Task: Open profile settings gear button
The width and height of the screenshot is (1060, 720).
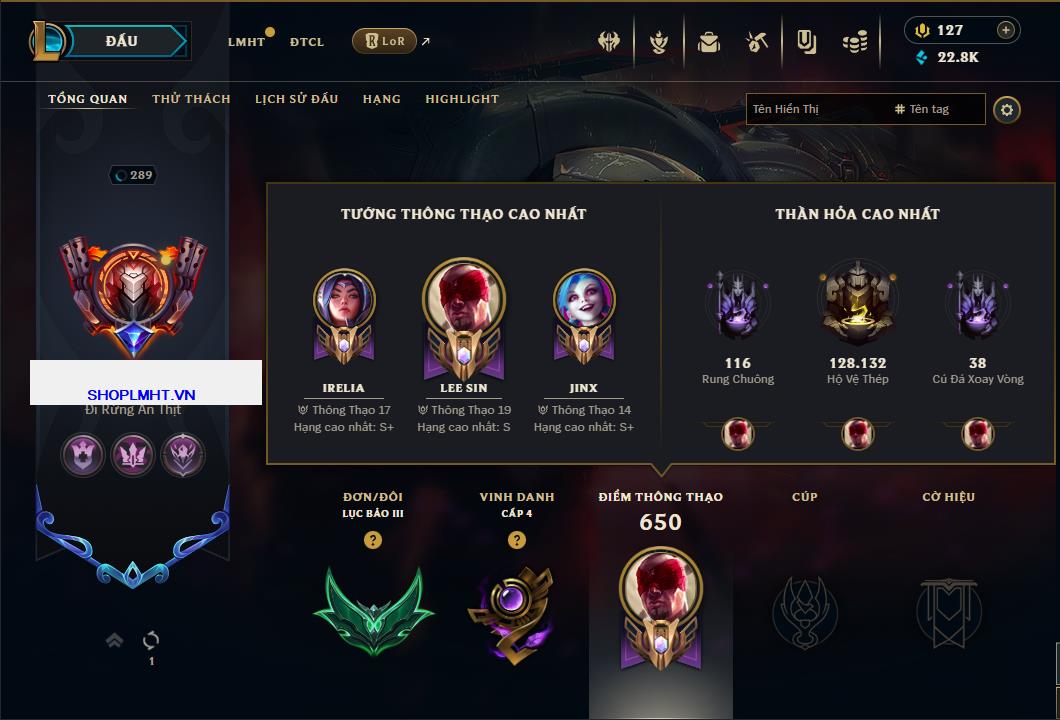Action: point(1007,109)
